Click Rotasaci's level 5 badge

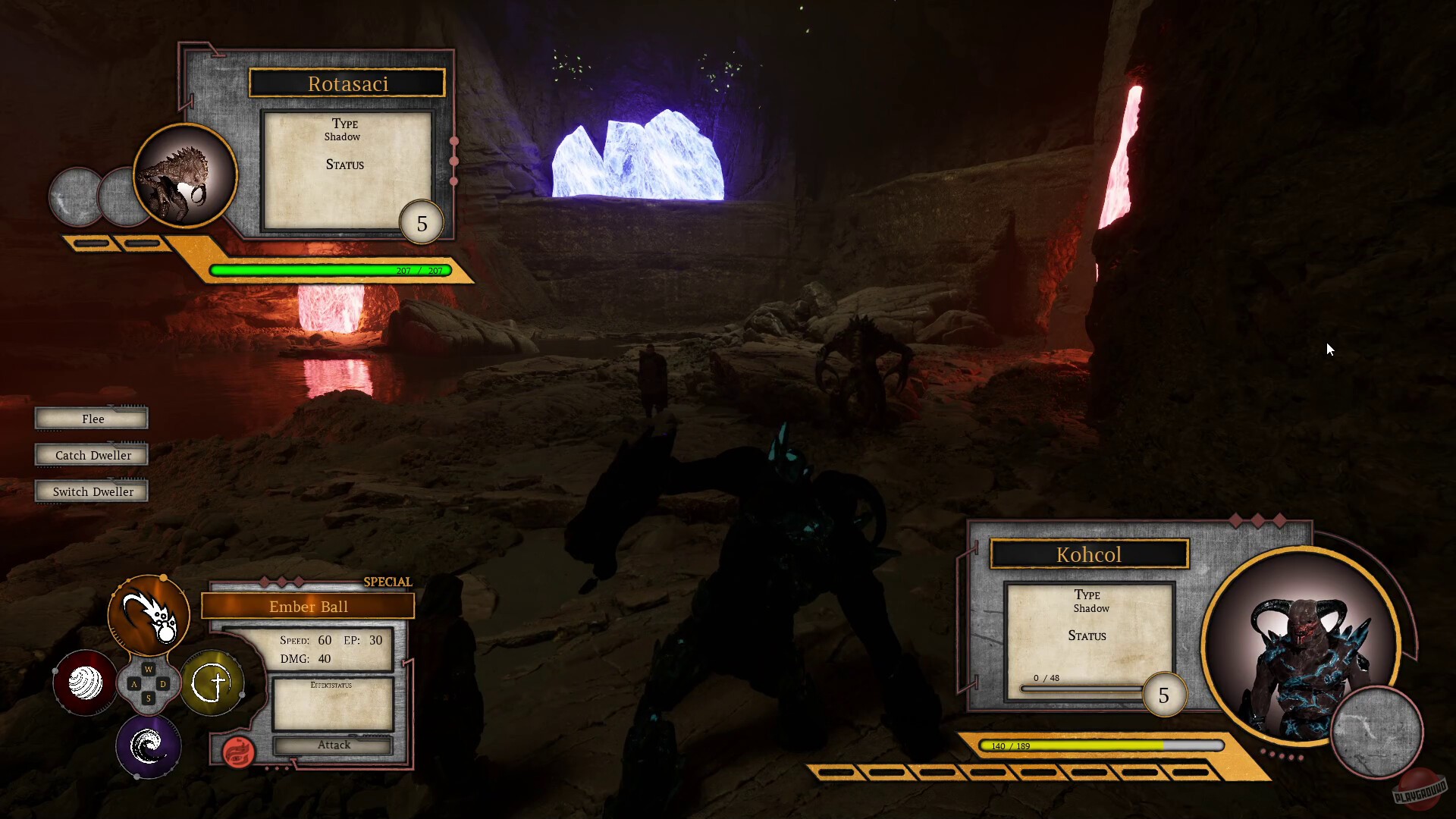[x=422, y=221]
